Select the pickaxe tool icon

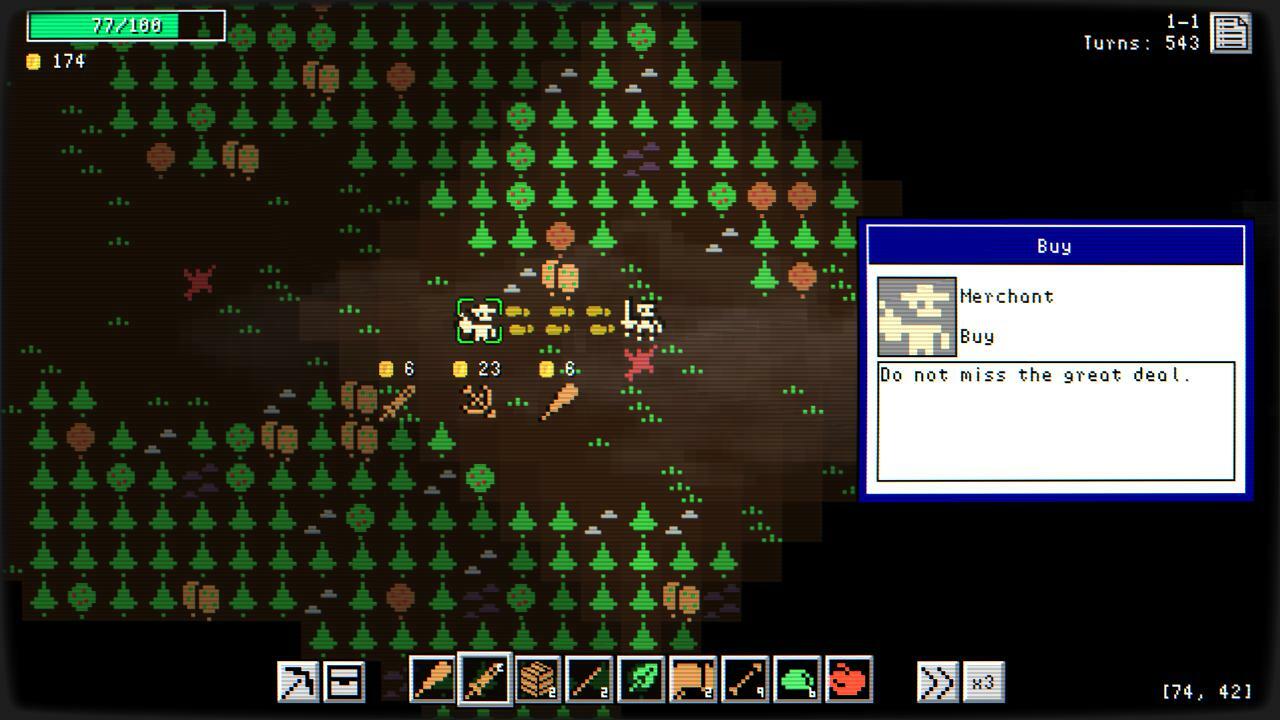[x=296, y=683]
